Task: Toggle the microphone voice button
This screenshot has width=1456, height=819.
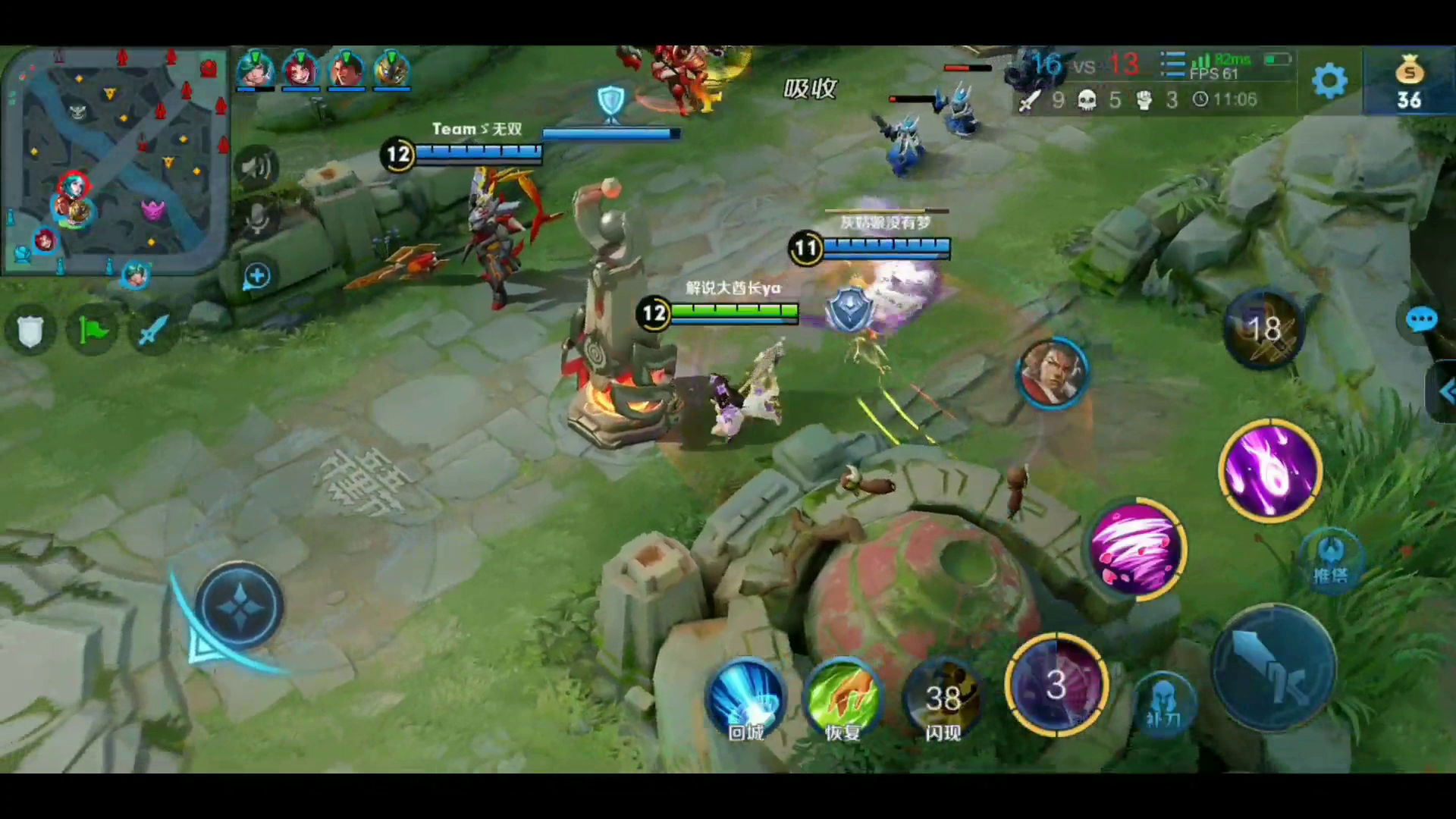Action: pos(256,219)
